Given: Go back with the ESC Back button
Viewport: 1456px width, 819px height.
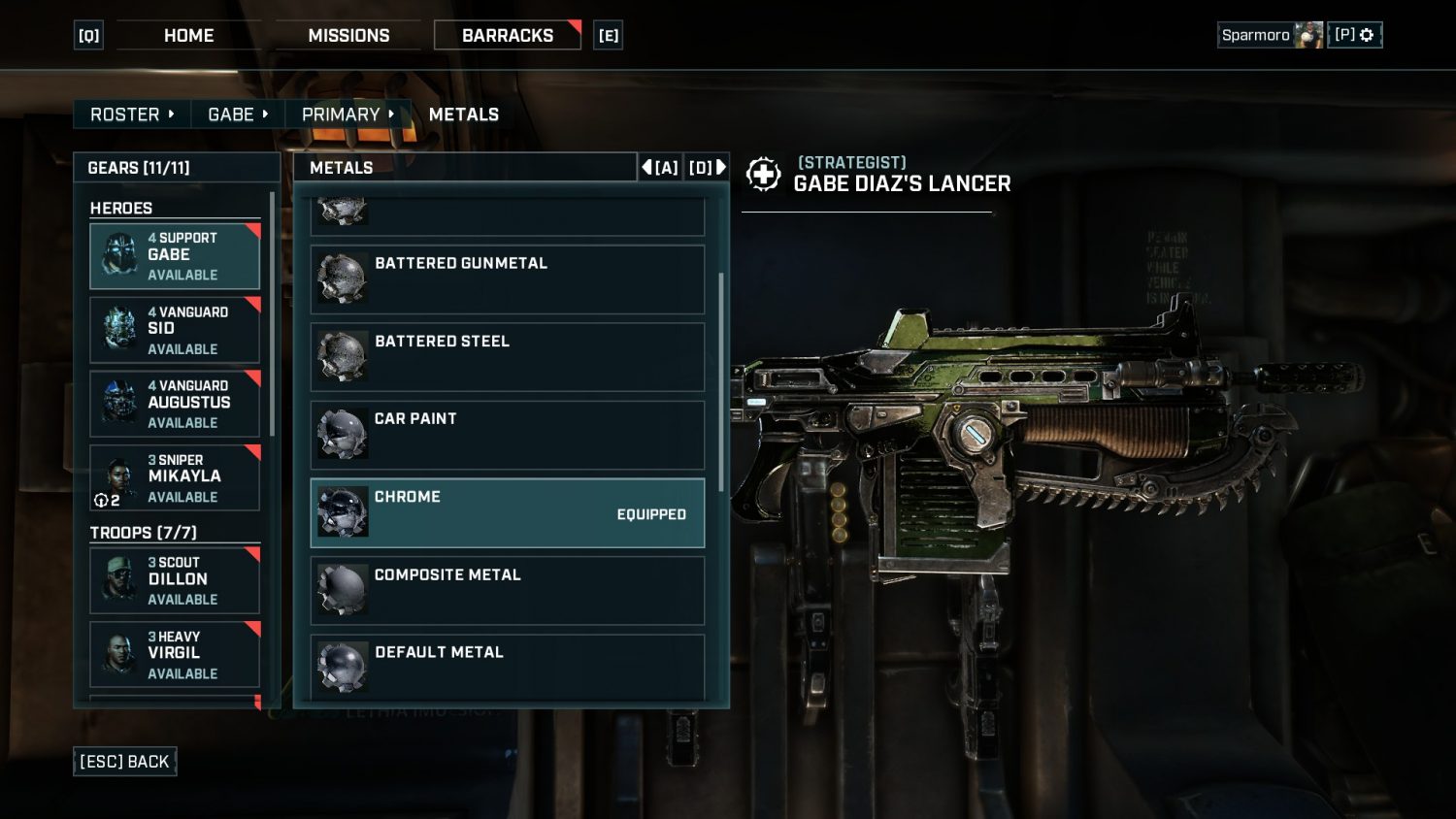Looking at the screenshot, I should [x=124, y=762].
